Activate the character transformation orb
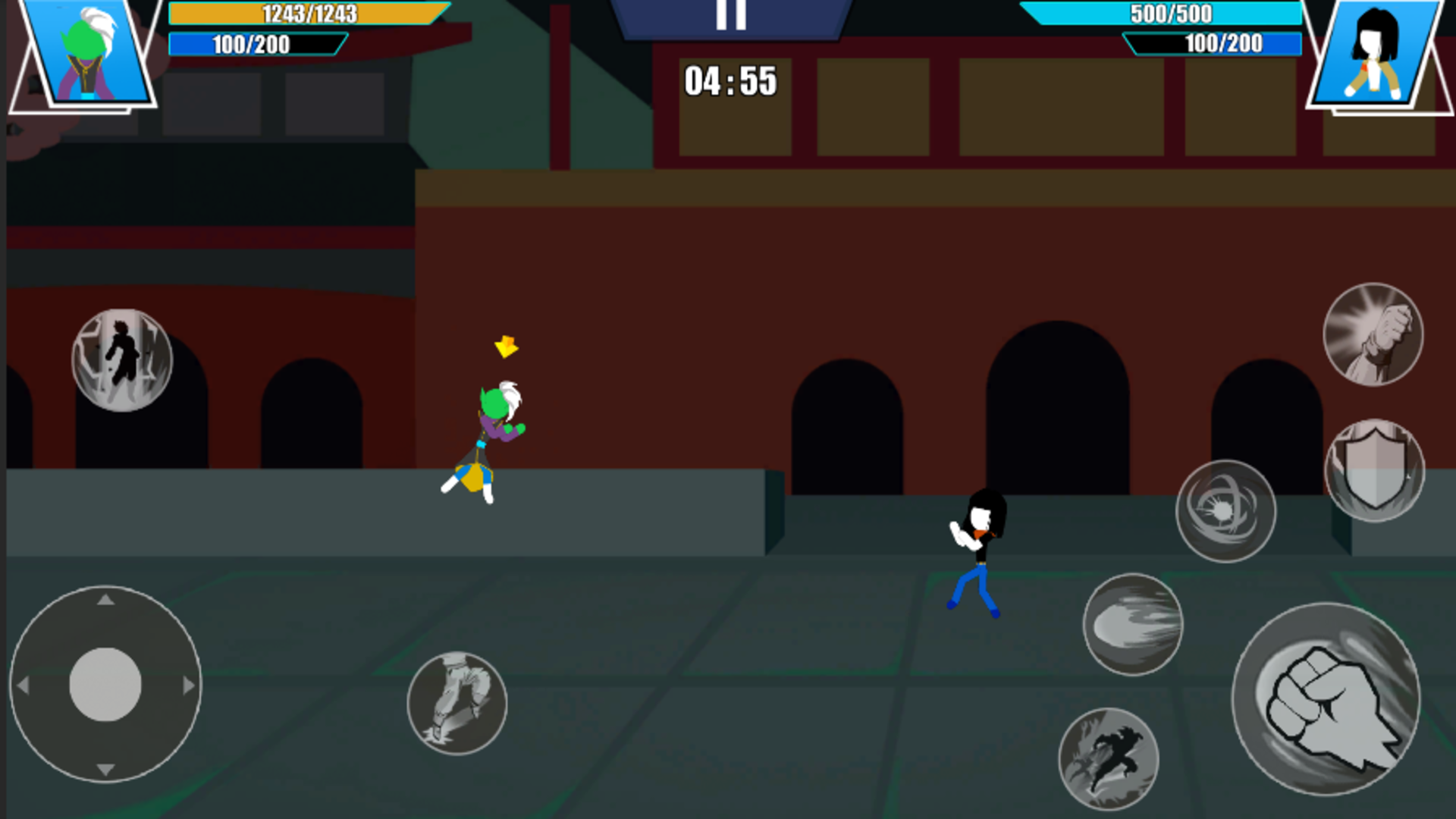The image size is (1456, 819). click(121, 359)
